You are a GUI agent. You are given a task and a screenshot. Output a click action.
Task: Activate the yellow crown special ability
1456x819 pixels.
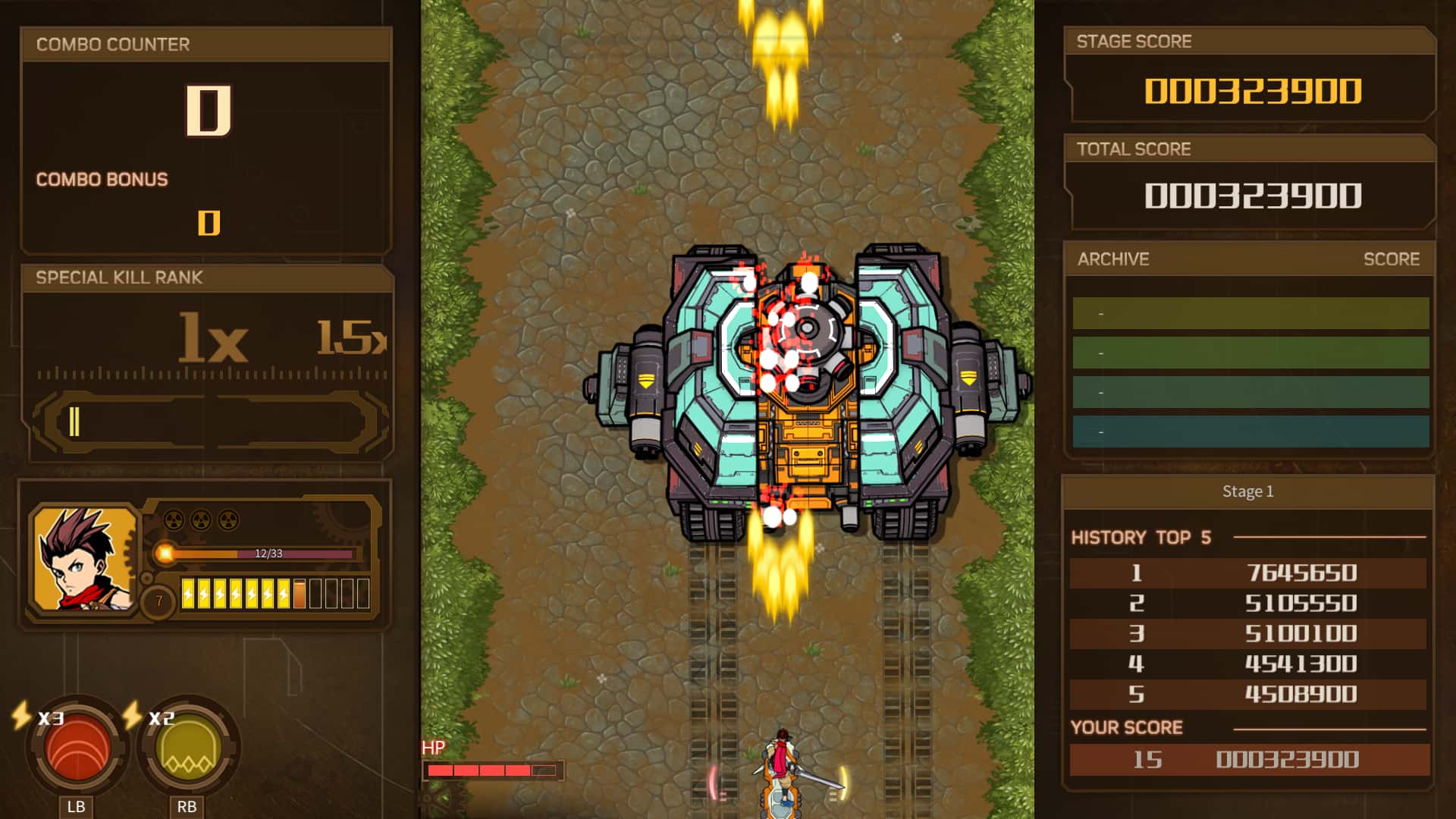188,748
